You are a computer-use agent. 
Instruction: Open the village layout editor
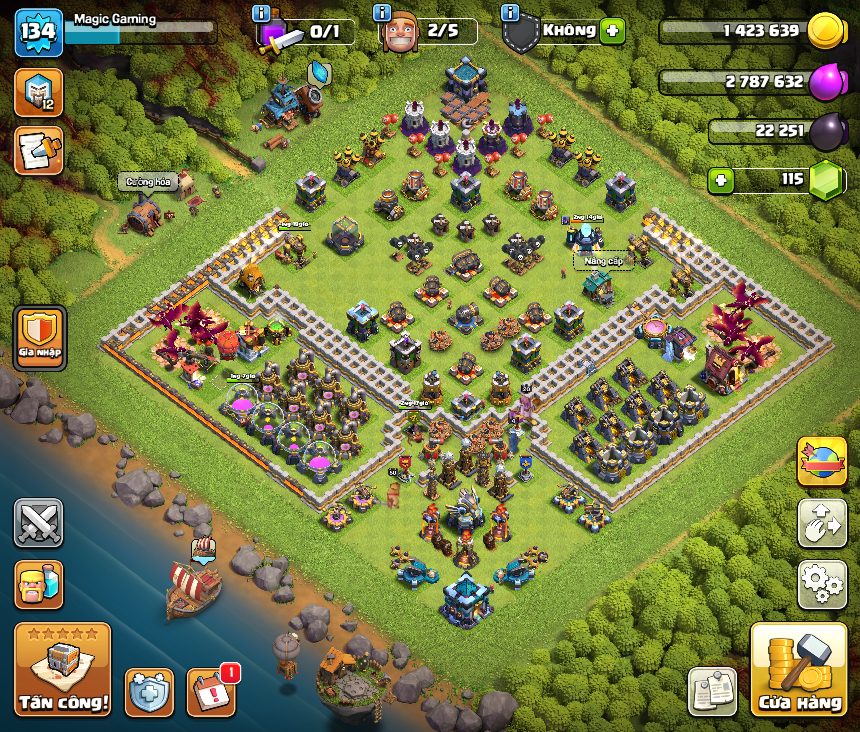(822, 523)
